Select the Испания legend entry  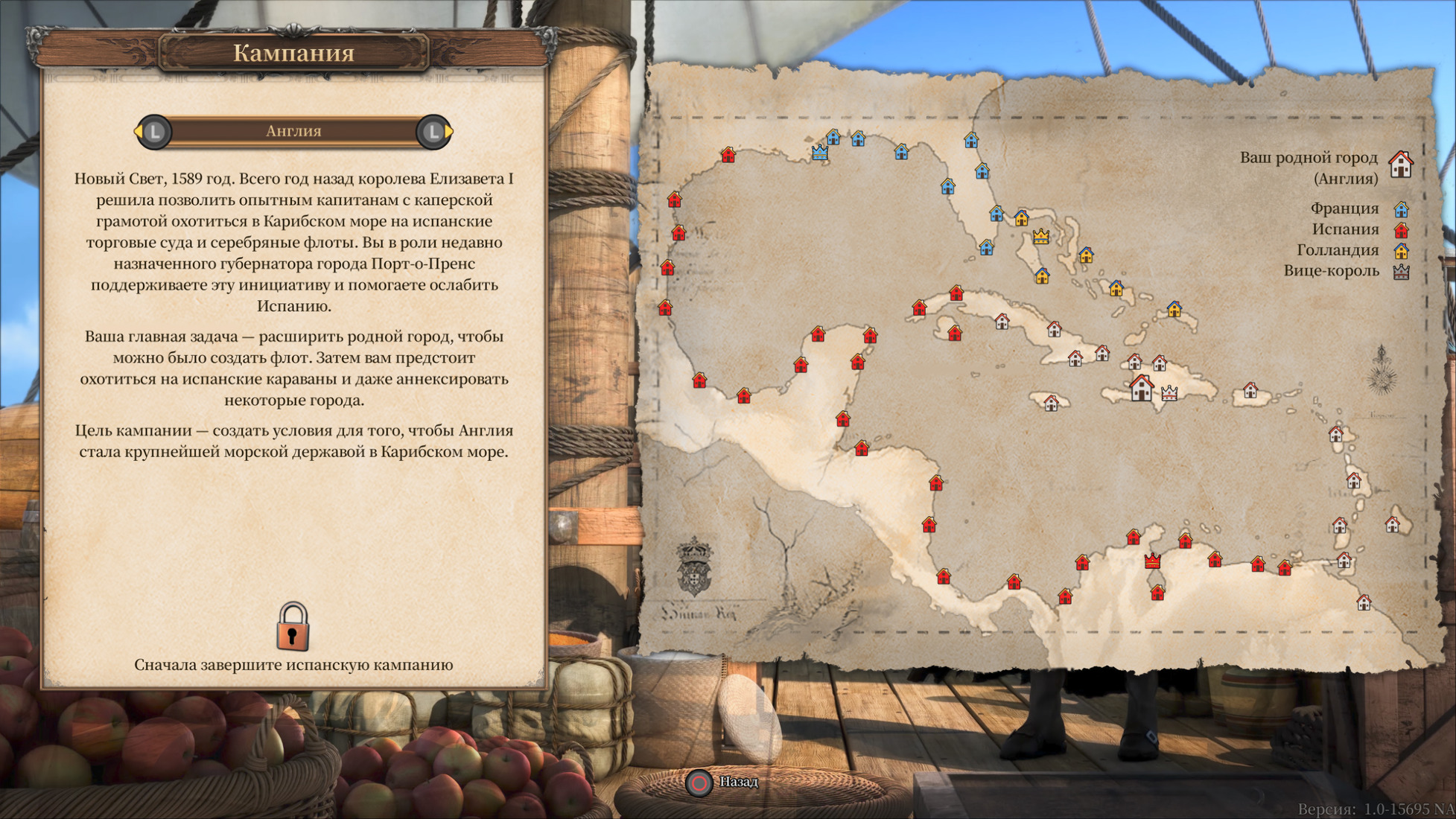pyautogui.click(x=1345, y=229)
